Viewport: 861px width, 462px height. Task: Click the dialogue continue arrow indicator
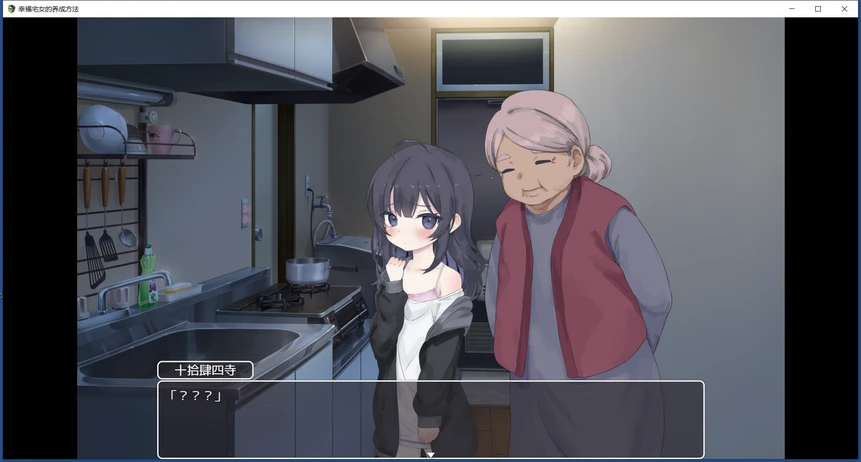[430, 454]
